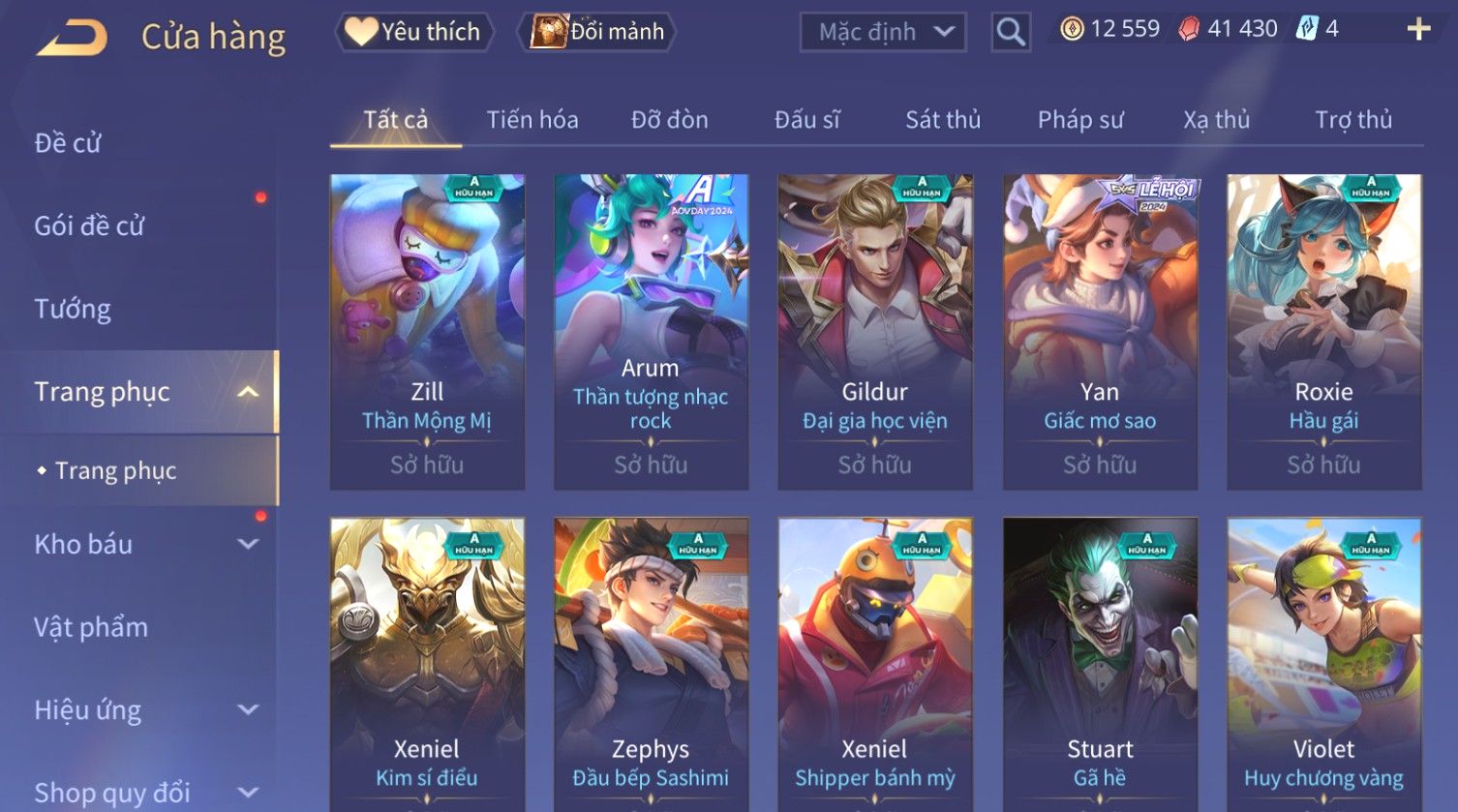The image size is (1458, 812).
Task: Open the Đổi mảnh exchange
Action: 598,32
